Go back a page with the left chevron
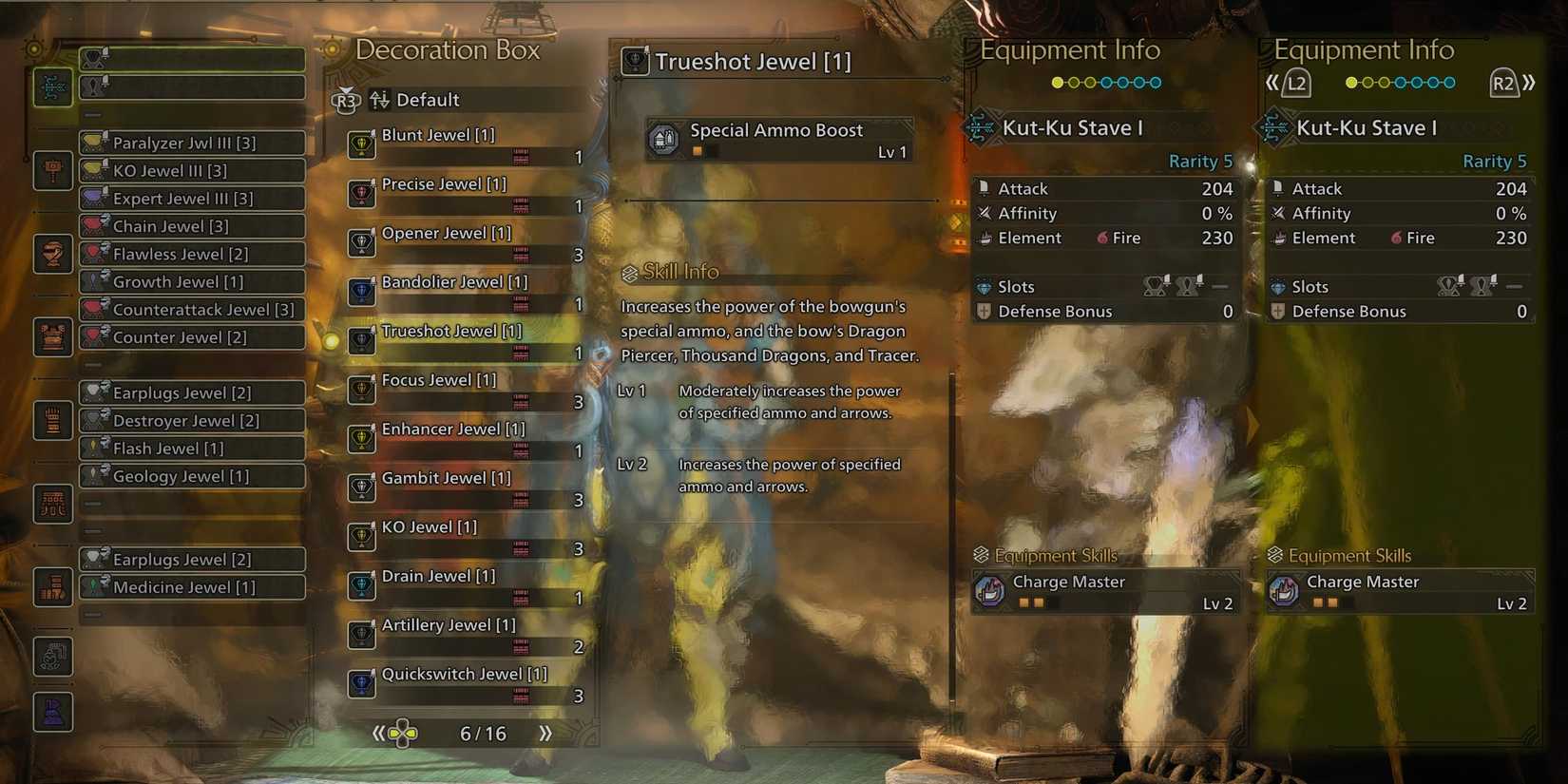Viewport: 1568px width, 784px height. [377, 733]
